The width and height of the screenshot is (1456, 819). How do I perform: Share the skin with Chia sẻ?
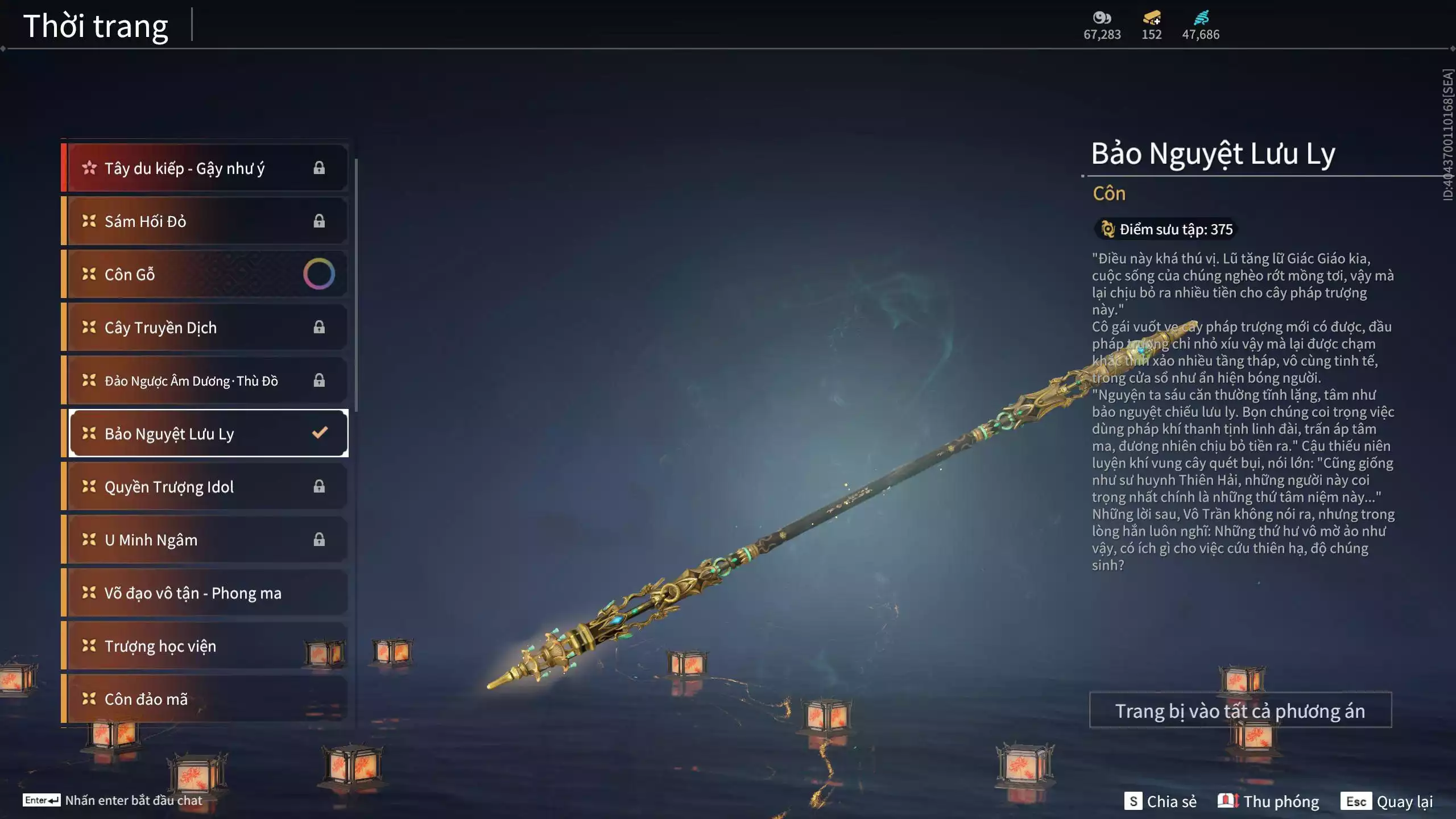point(1160,801)
